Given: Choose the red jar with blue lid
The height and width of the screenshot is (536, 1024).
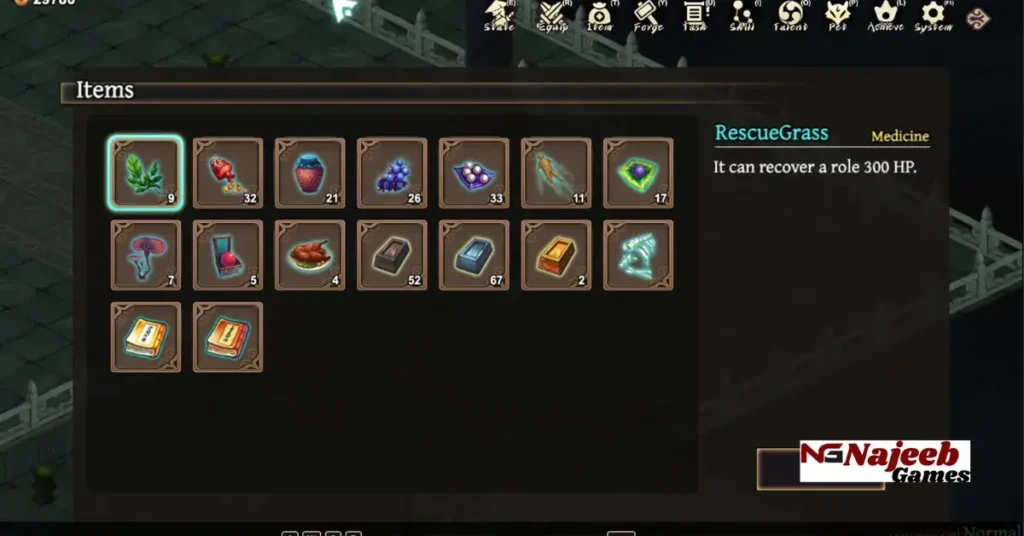Looking at the screenshot, I should click(310, 173).
